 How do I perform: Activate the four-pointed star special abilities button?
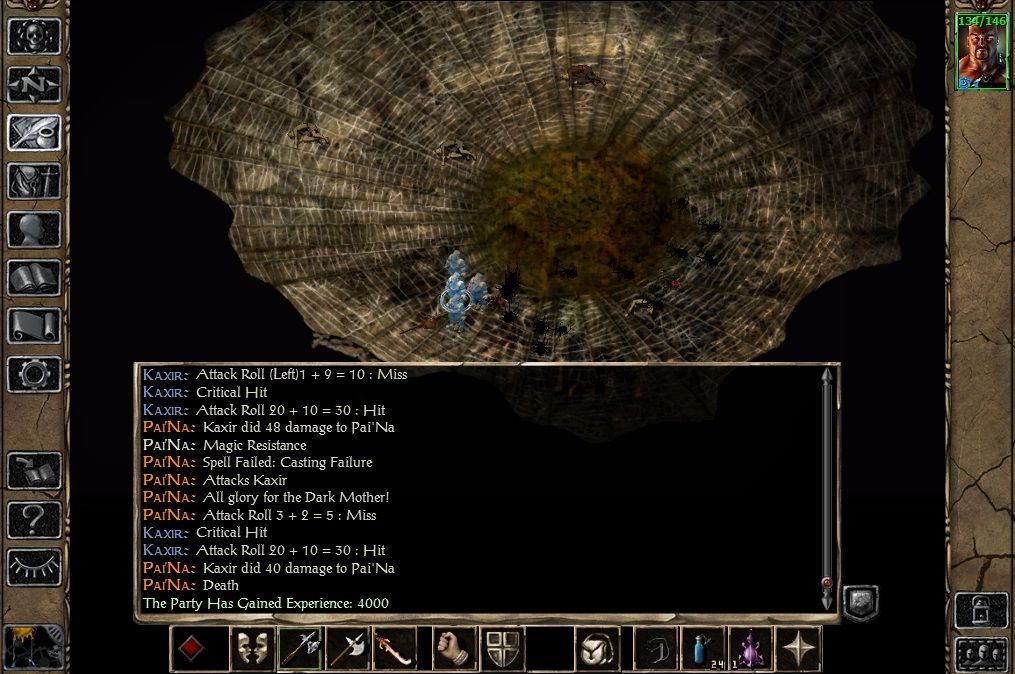pyautogui.click(x=799, y=649)
